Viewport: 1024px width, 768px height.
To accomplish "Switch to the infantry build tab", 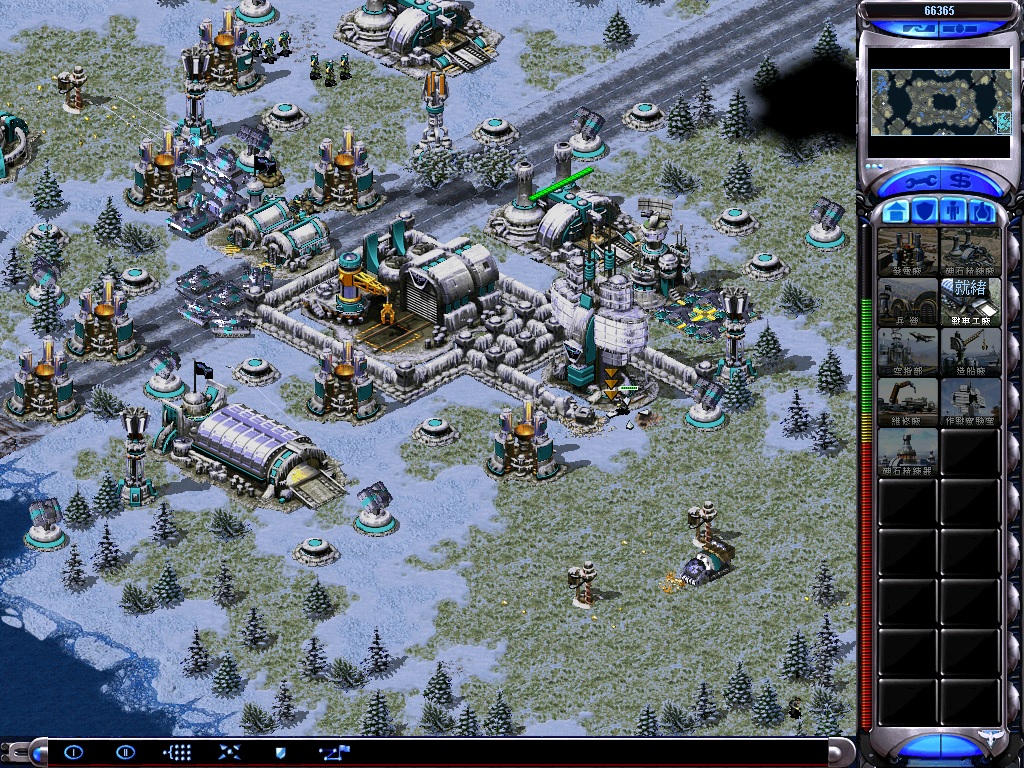I will coord(955,212).
